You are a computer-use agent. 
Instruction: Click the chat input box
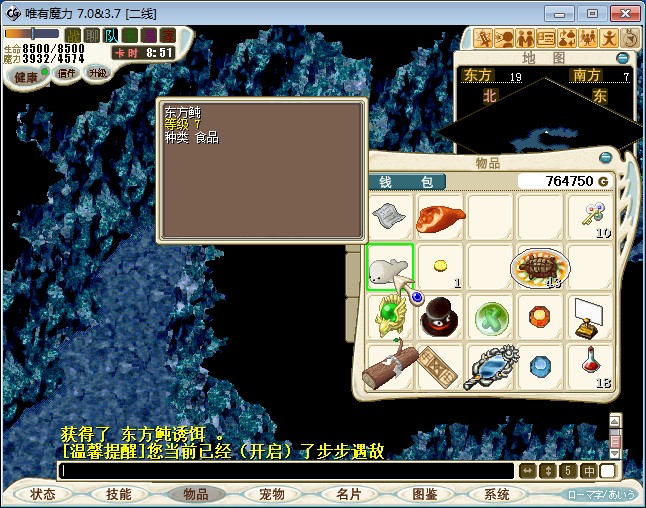(285, 470)
